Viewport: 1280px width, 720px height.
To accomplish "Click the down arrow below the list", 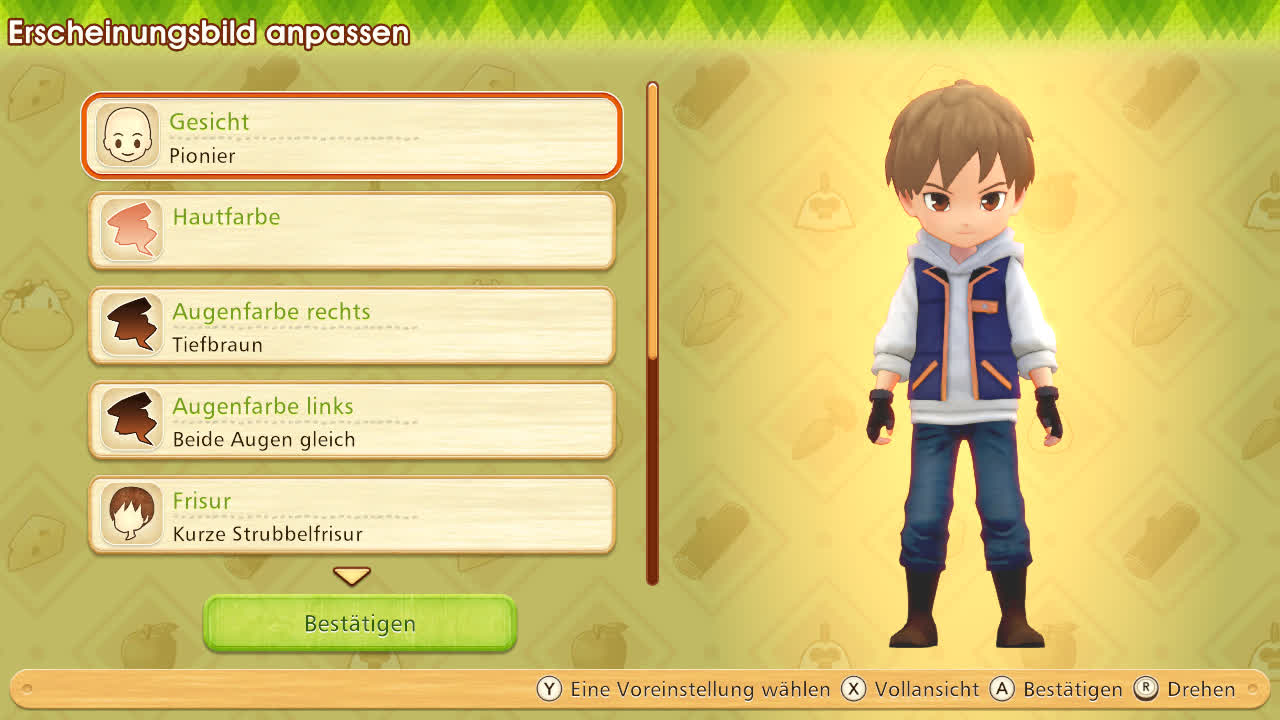I will (352, 576).
